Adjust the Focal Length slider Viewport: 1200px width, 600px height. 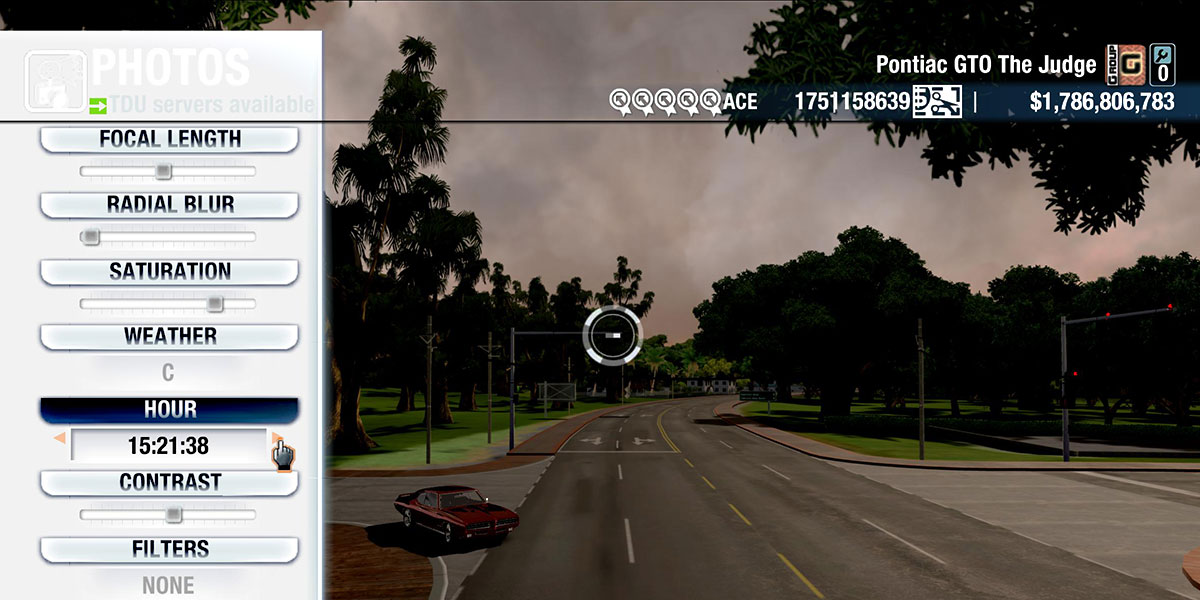pyautogui.click(x=163, y=172)
